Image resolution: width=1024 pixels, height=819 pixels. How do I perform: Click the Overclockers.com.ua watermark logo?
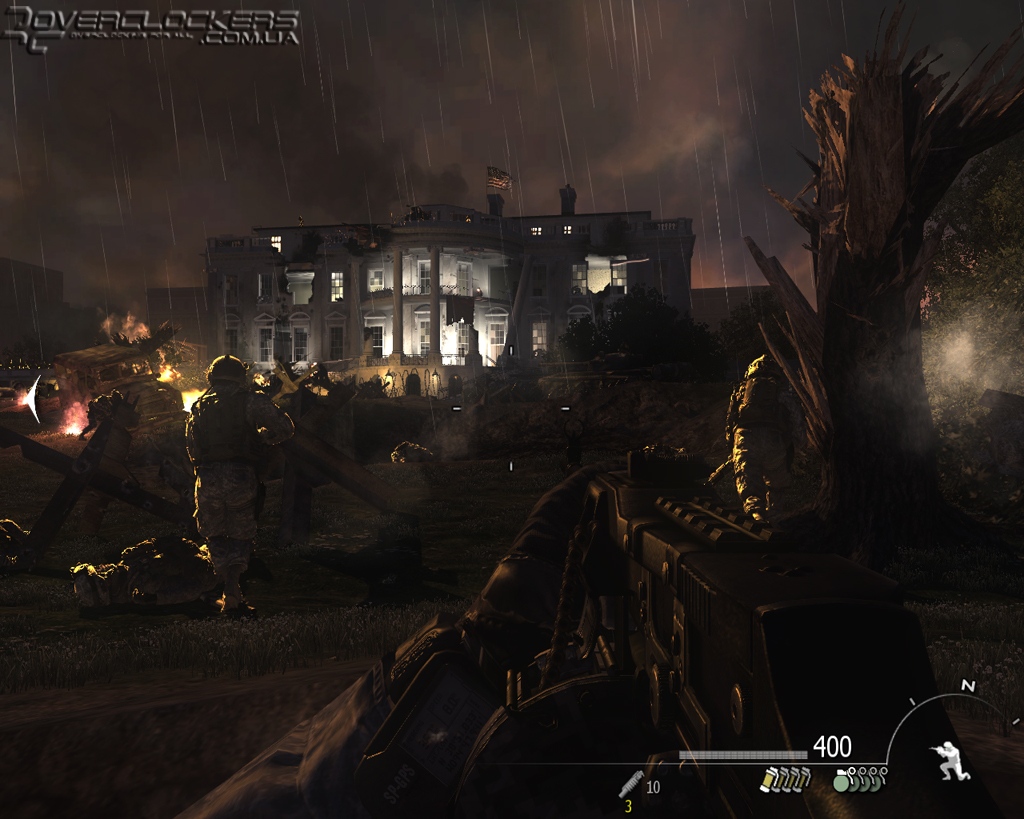tap(150, 26)
